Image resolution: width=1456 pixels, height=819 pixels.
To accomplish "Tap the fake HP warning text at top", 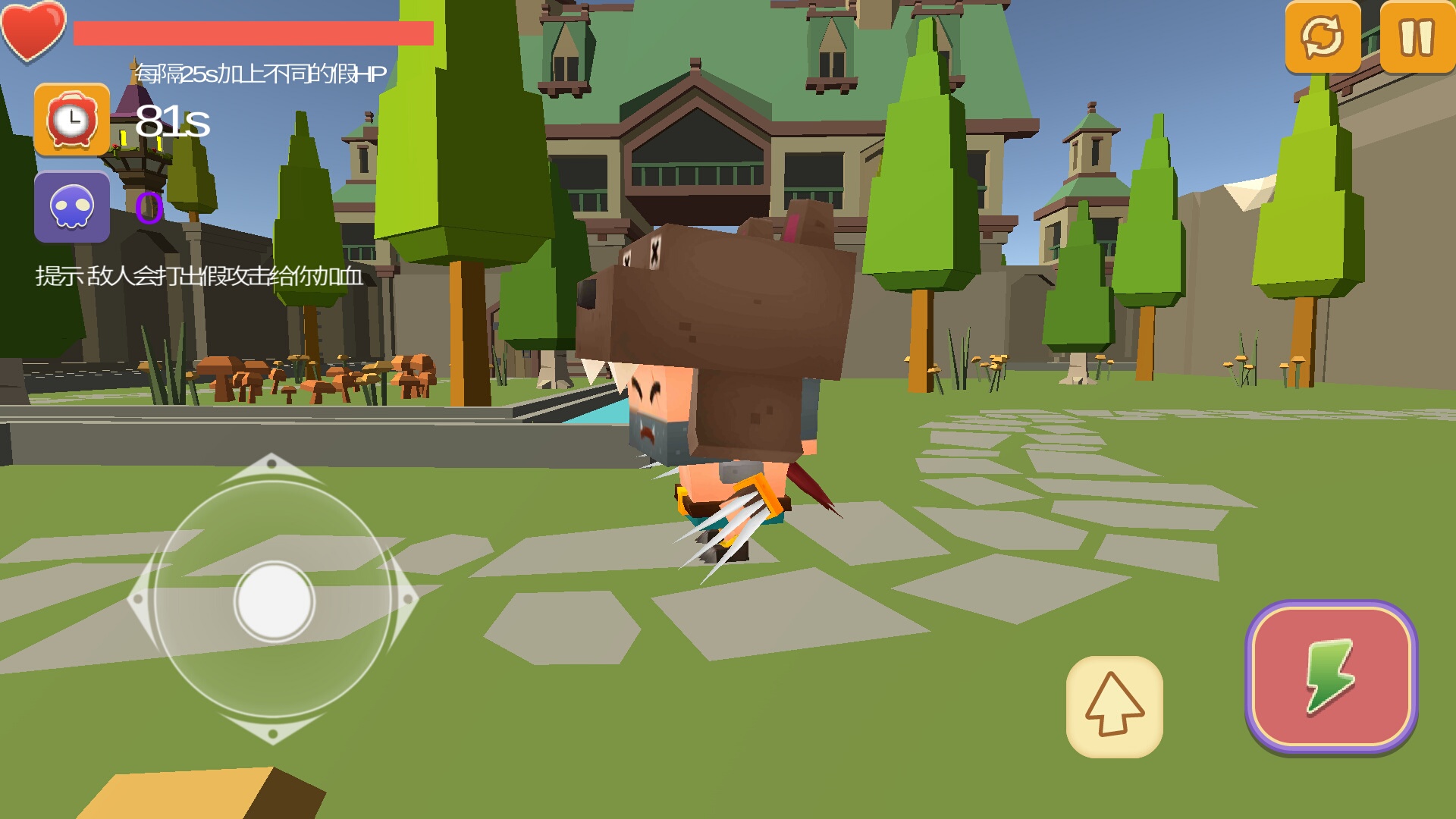I will point(259,72).
